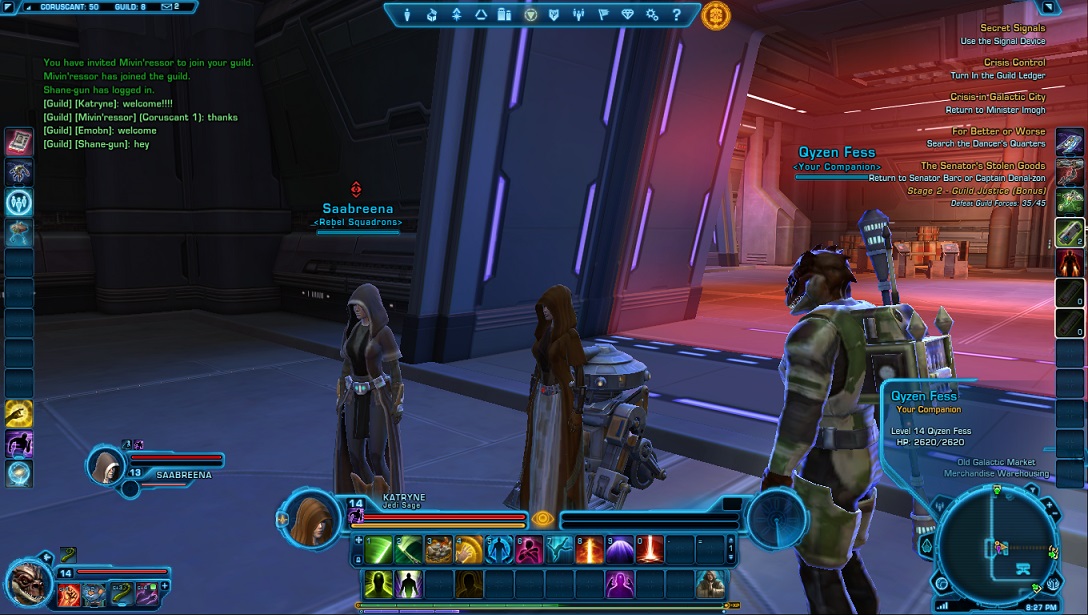Image resolution: width=1088 pixels, height=615 pixels.
Task: Open the diamond icon in the top menu
Action: pyautogui.click(x=628, y=15)
